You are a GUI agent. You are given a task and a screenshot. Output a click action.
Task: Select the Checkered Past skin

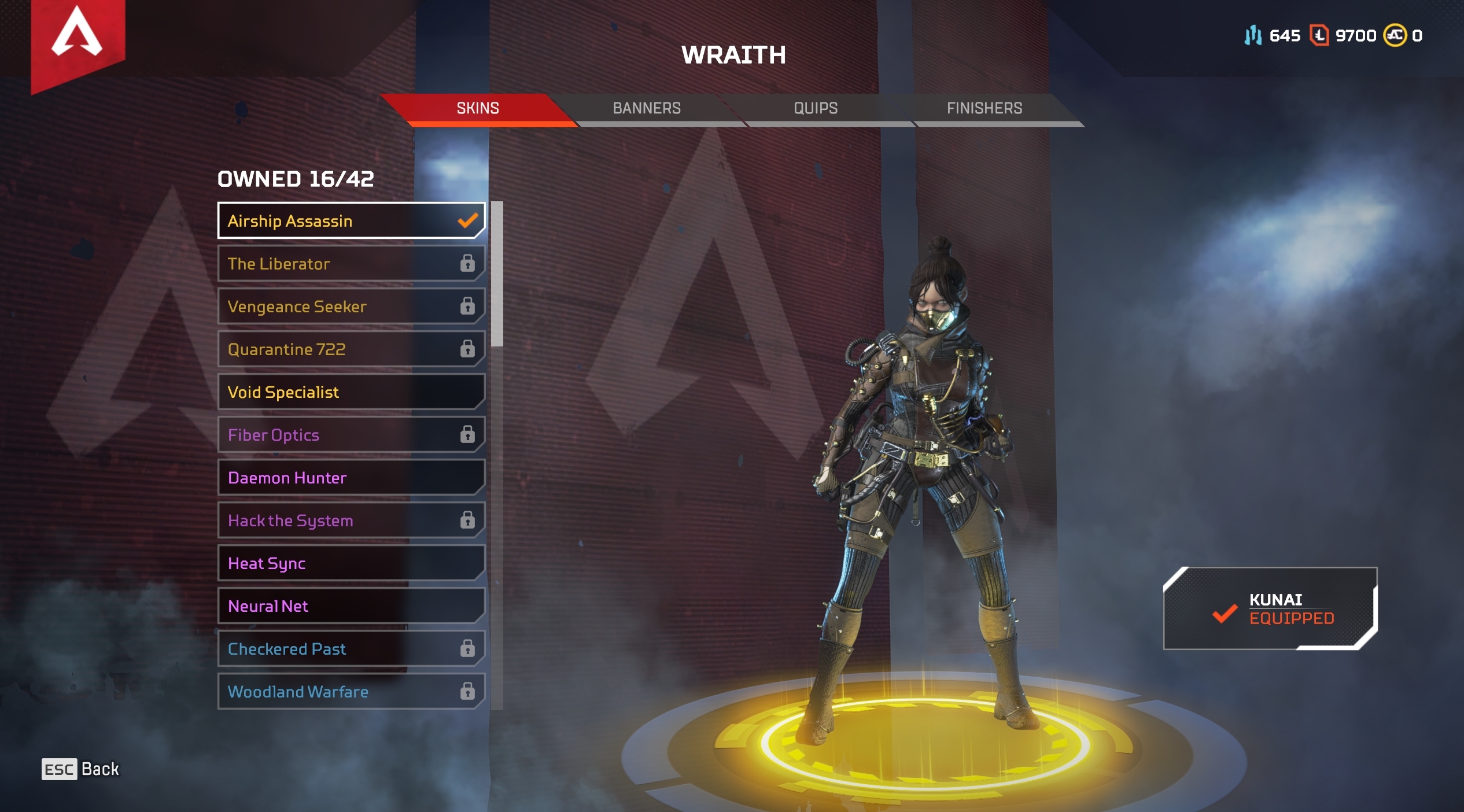351,648
